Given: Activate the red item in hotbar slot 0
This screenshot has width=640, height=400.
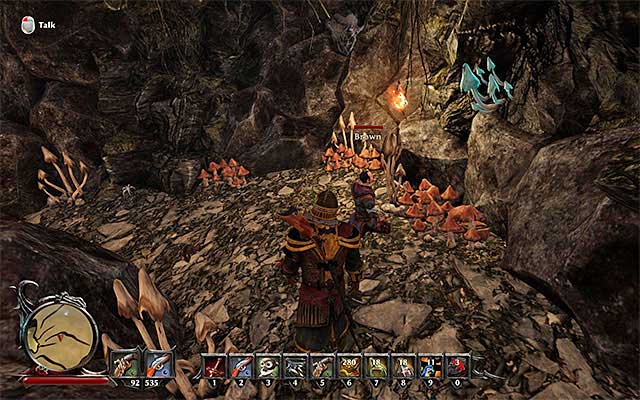Looking at the screenshot, I should 457,366.
